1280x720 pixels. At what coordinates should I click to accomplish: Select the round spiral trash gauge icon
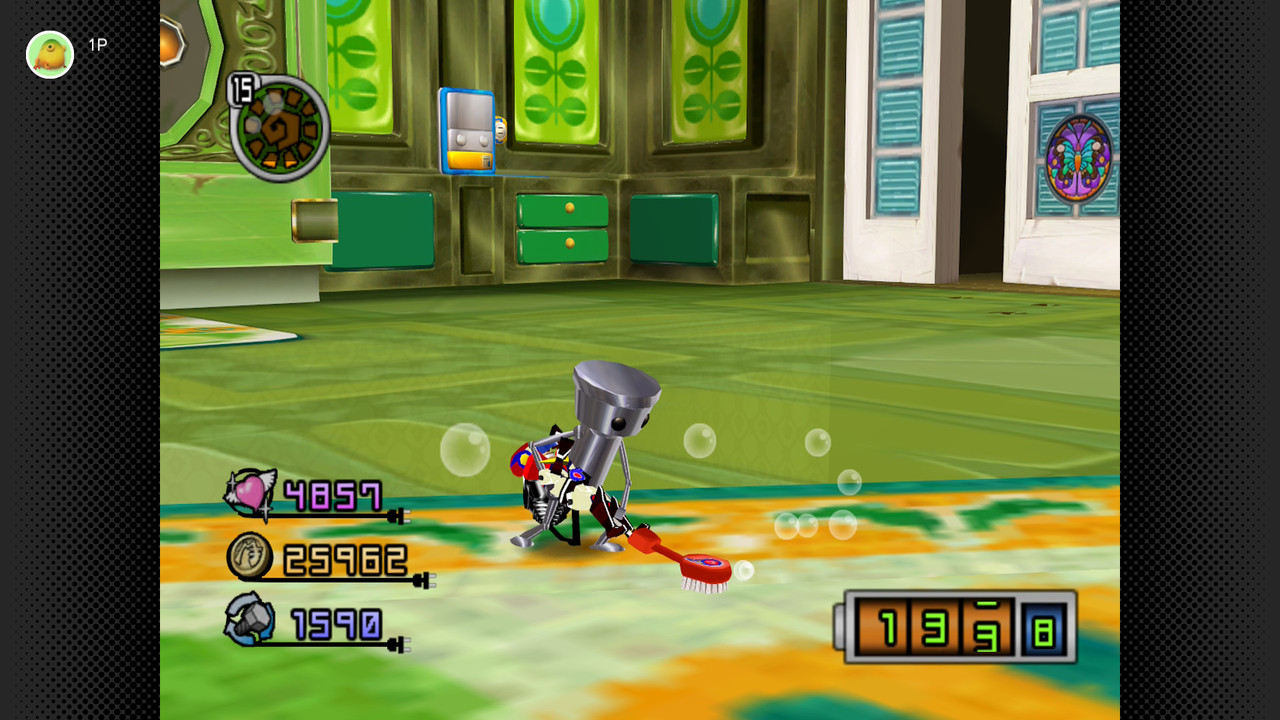pyautogui.click(x=280, y=128)
